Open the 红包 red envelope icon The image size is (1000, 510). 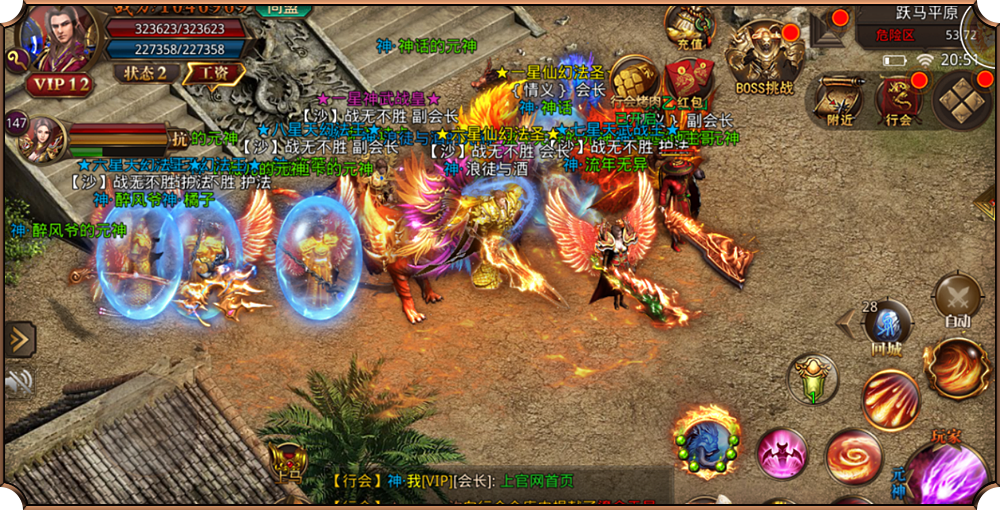[x=691, y=82]
